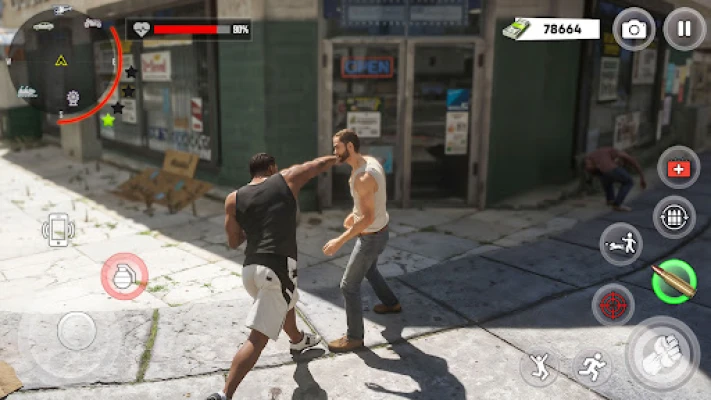Jump using the leaping figure button

point(539,367)
